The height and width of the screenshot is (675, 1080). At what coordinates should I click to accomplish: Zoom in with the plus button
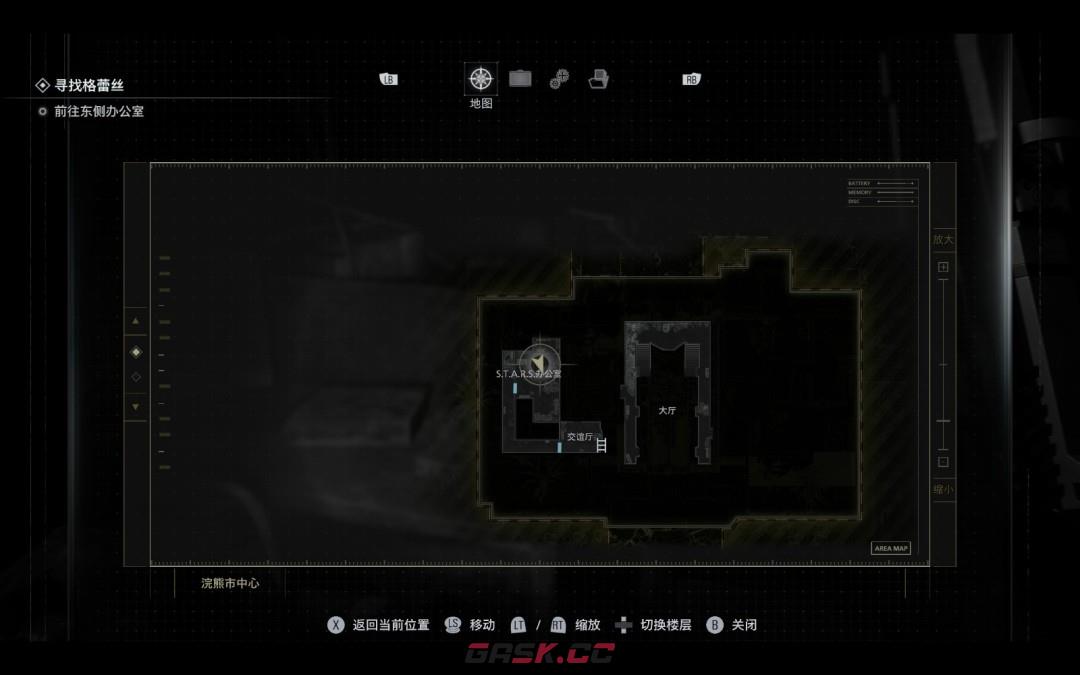pos(943,267)
